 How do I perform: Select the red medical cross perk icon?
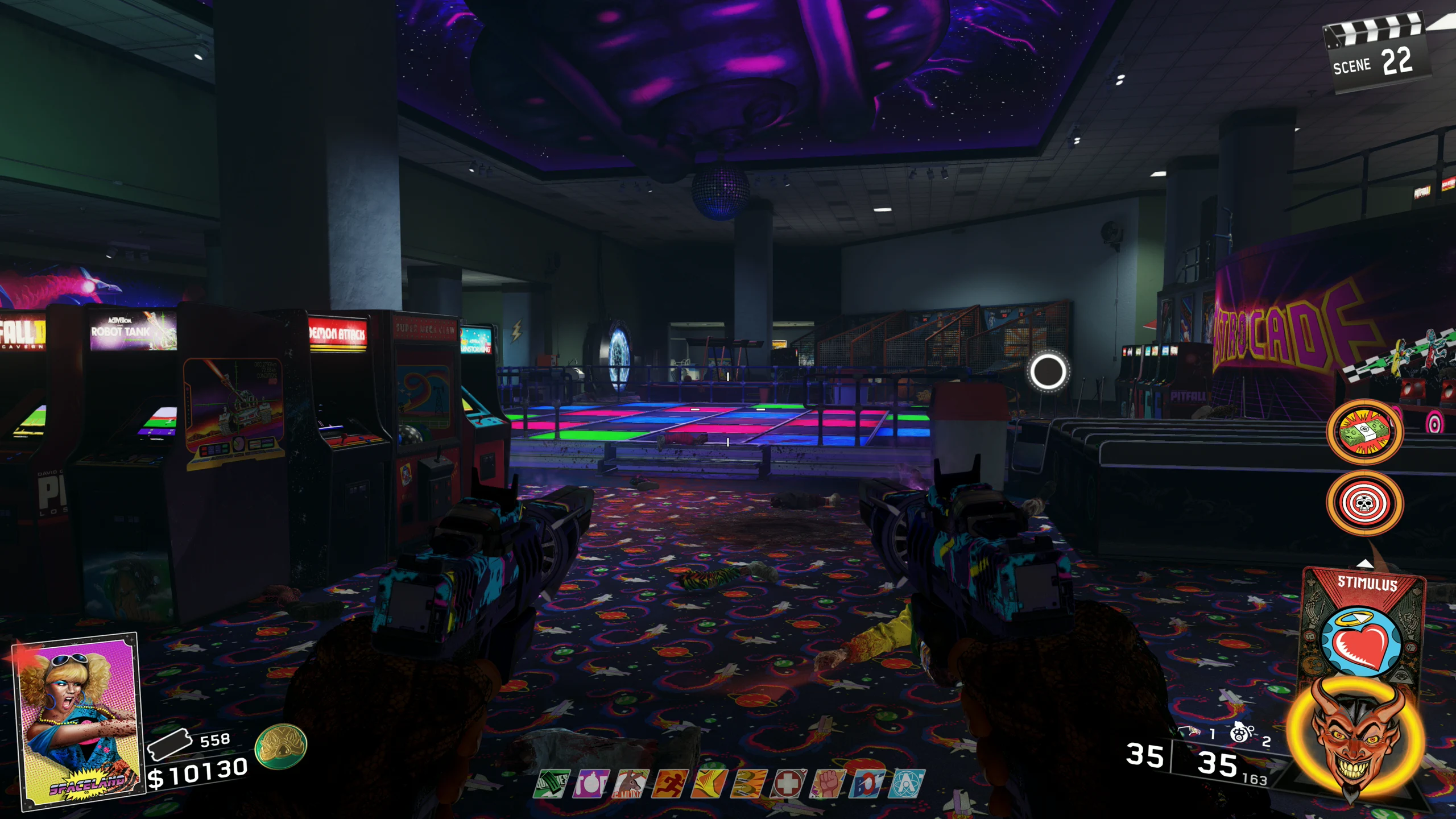pos(788,784)
